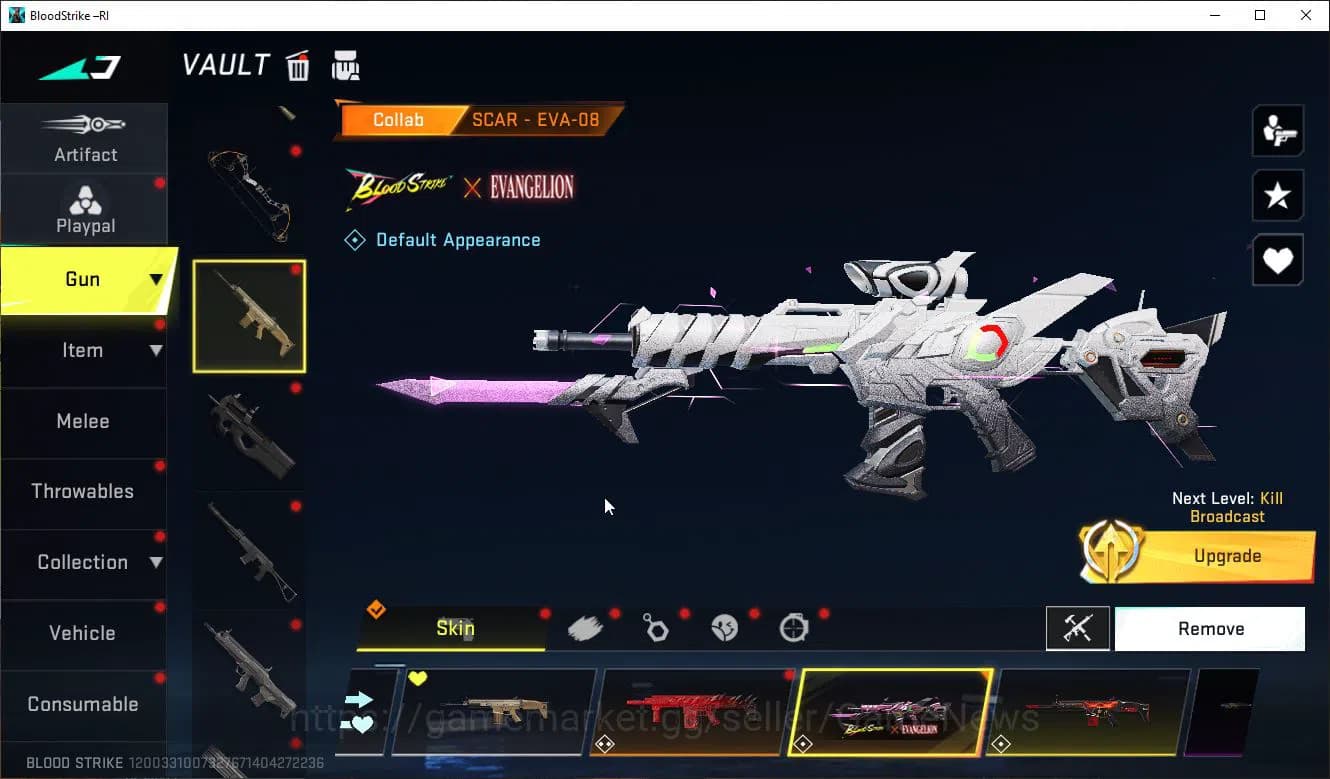
Task: Toggle the heart like button
Action: pos(1277,260)
